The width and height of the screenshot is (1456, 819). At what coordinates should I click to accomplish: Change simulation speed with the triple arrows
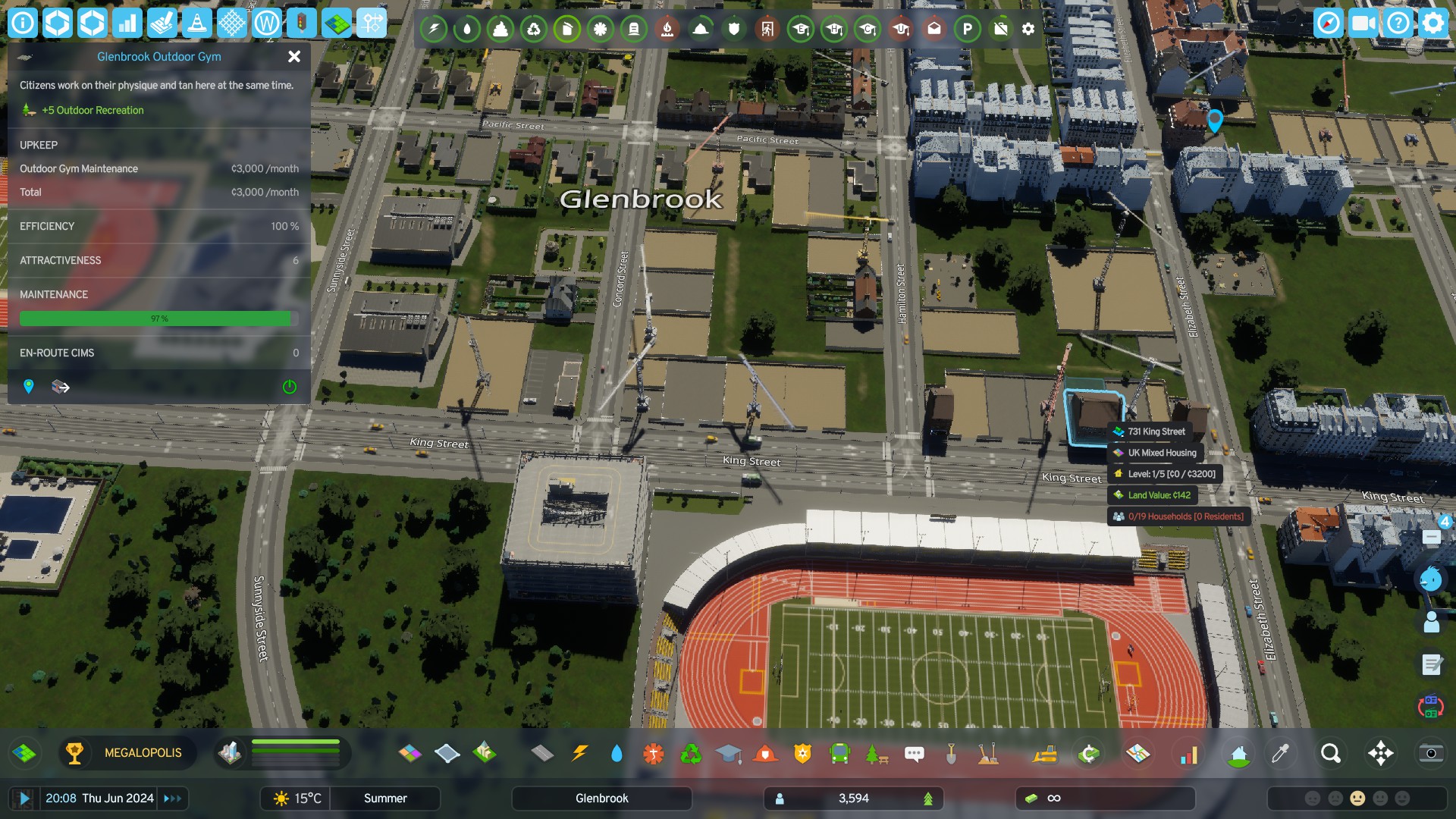click(173, 799)
